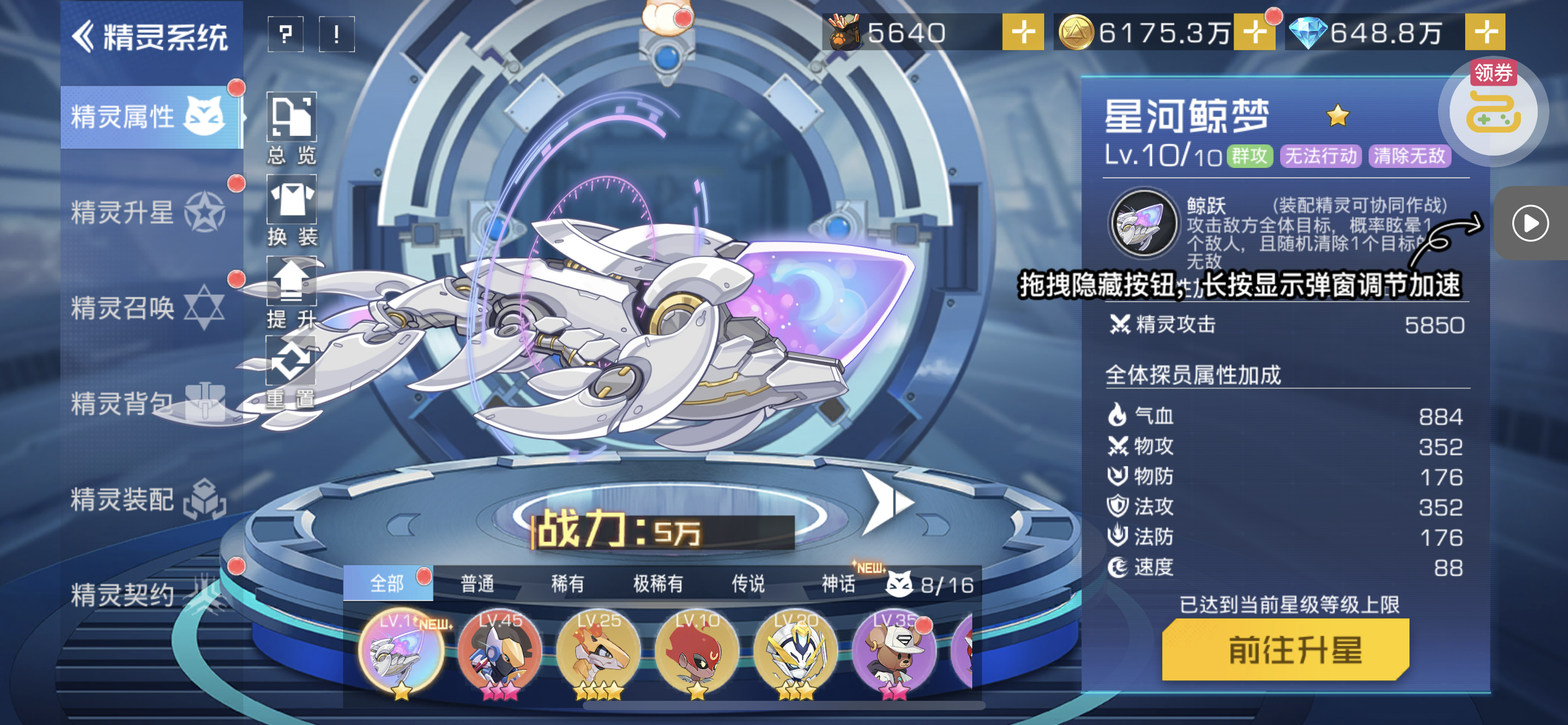Filter spirits by the 传说 tab
This screenshot has height=725, width=1568.
748,584
